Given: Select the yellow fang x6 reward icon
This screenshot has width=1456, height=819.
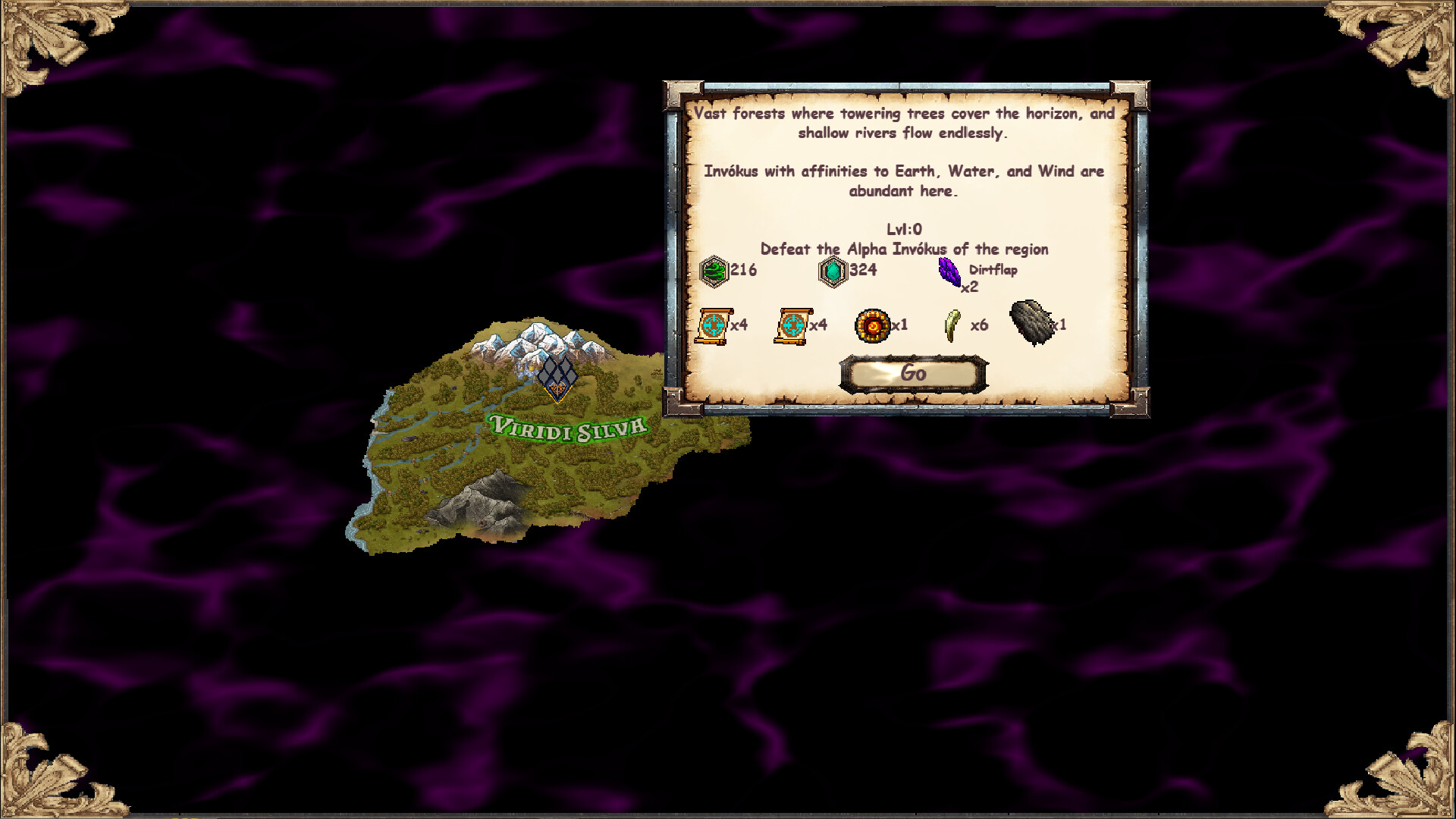Looking at the screenshot, I should [953, 326].
